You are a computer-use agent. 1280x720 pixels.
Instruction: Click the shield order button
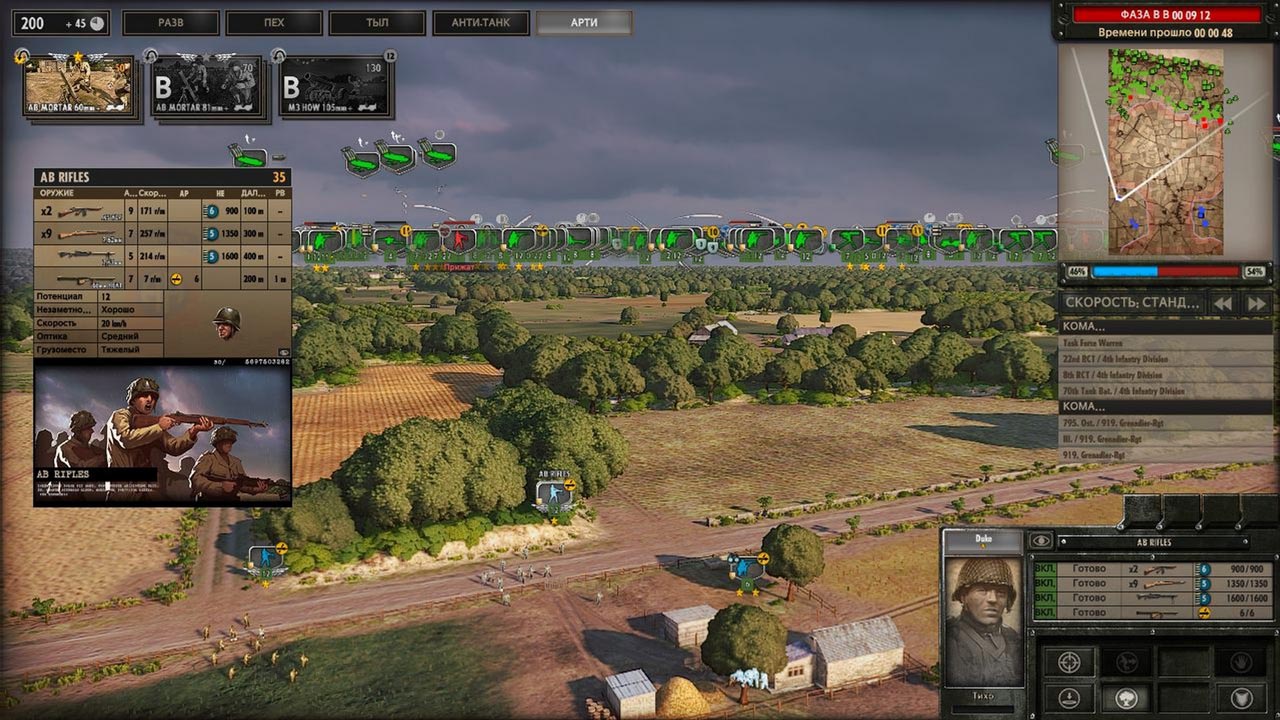(1241, 697)
